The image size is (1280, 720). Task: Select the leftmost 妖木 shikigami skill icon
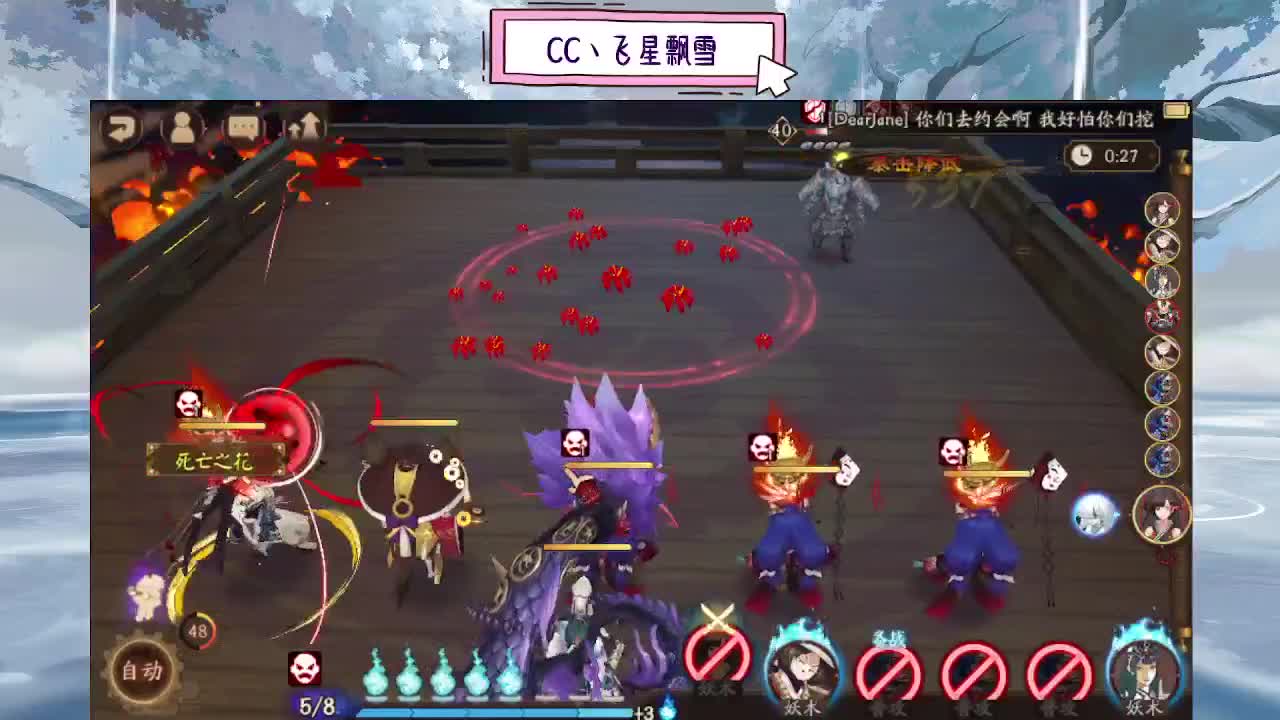(x=714, y=662)
